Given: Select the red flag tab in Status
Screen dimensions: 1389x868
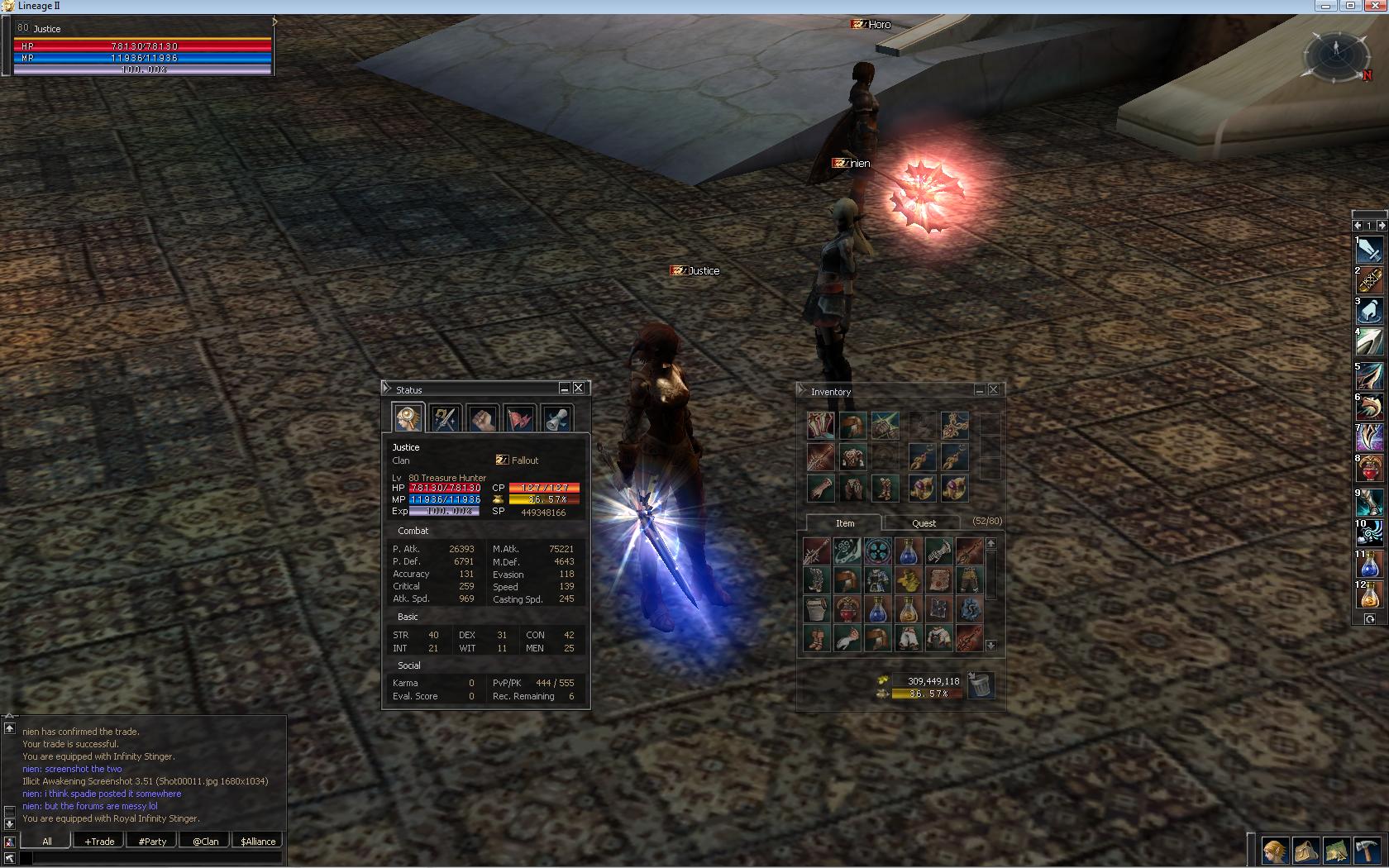Looking at the screenshot, I should [519, 418].
